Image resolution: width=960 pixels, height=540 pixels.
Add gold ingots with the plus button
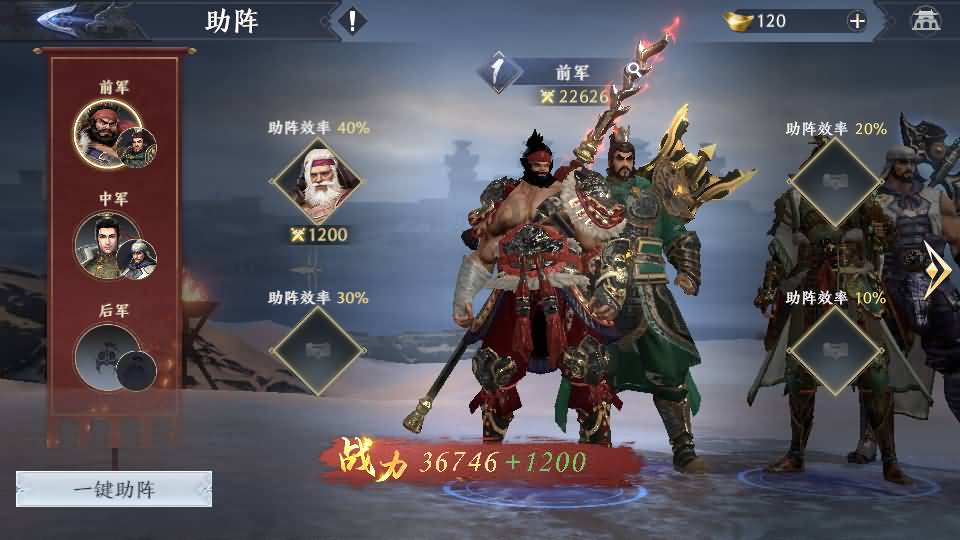(856, 21)
